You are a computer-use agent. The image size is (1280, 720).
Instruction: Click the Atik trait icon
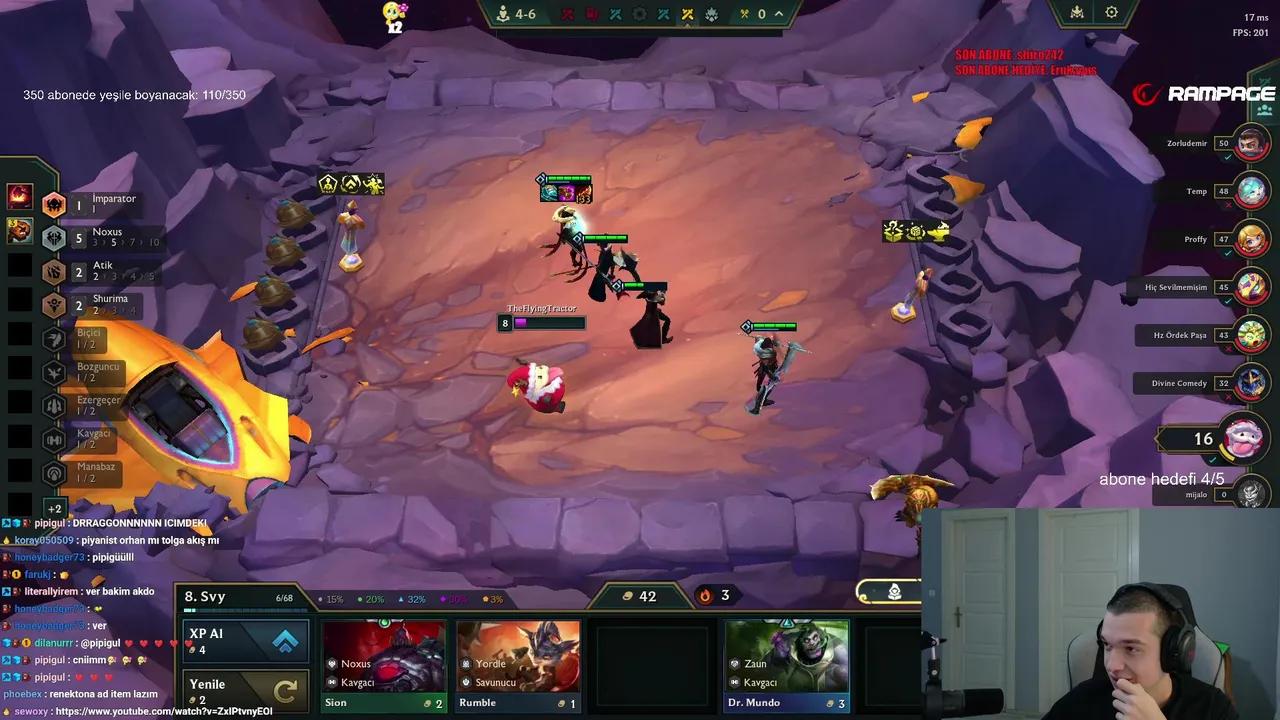[55, 271]
